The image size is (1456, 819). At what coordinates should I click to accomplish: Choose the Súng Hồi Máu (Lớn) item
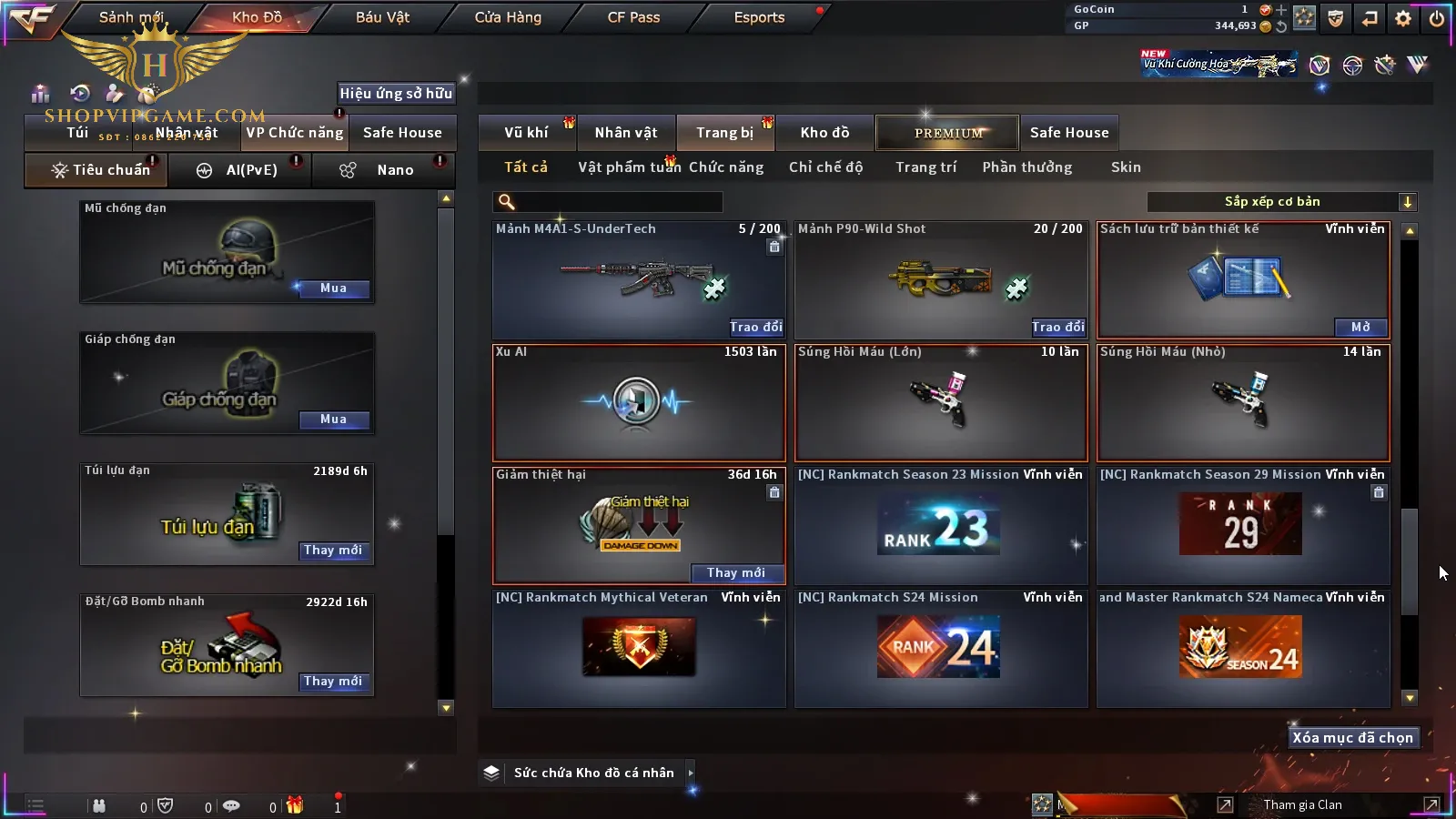coord(940,402)
